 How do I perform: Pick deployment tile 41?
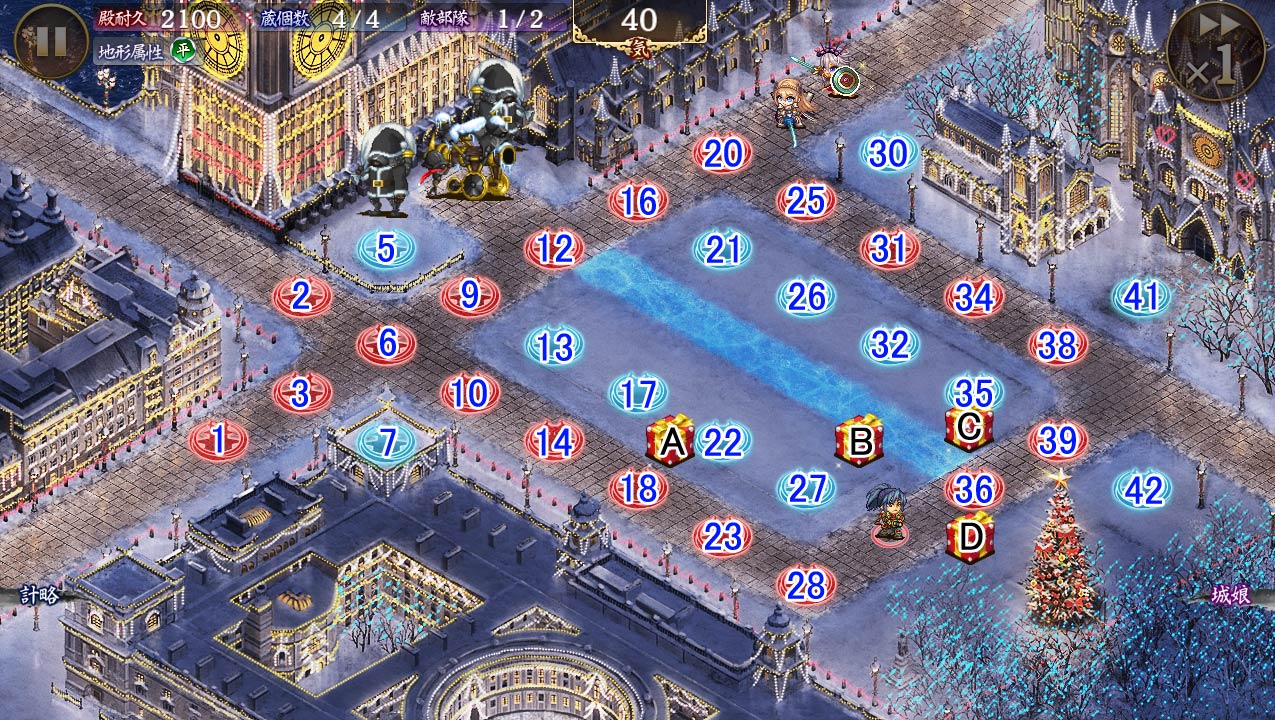click(1141, 297)
